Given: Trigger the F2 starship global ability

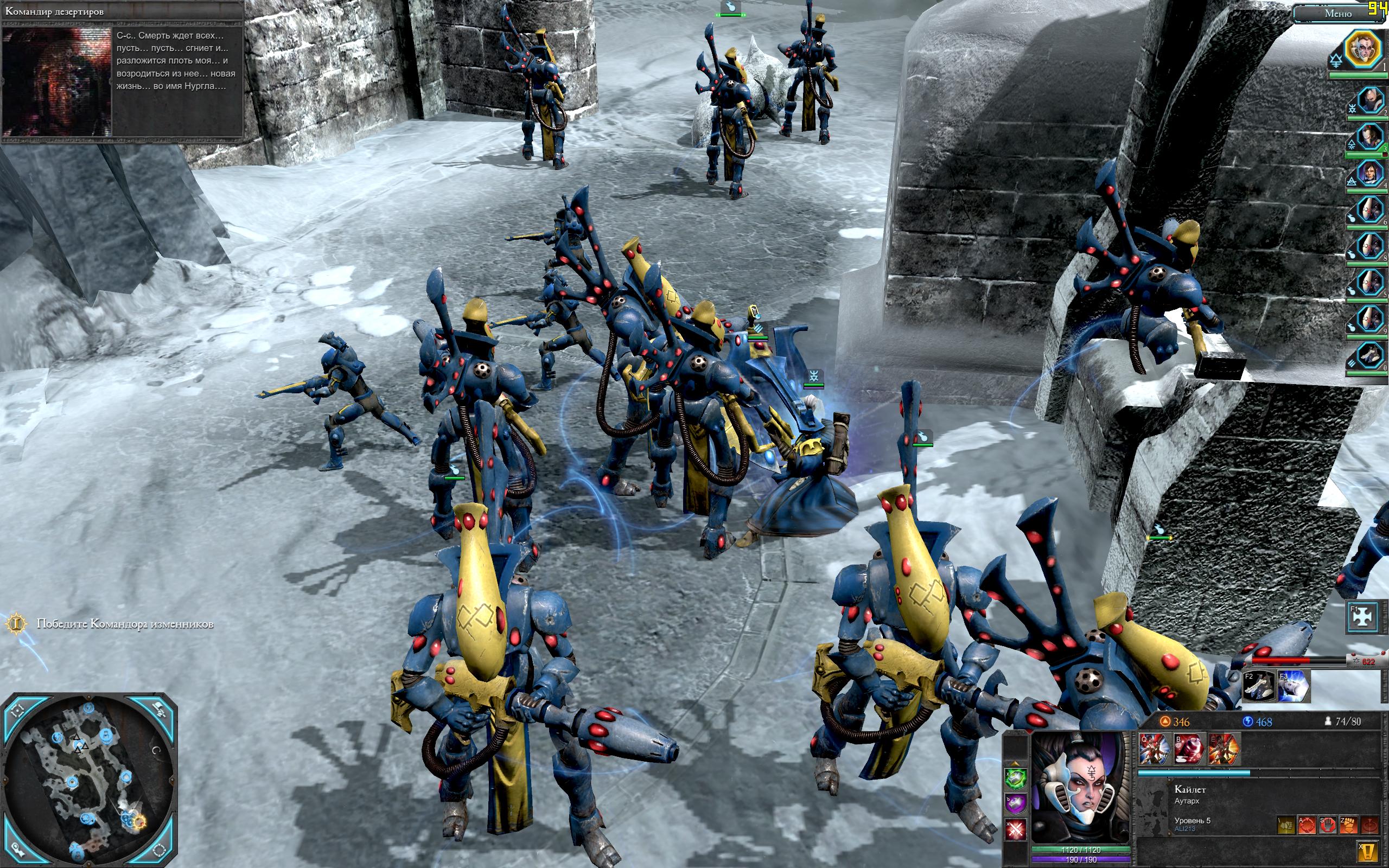Looking at the screenshot, I should [x=1258, y=686].
